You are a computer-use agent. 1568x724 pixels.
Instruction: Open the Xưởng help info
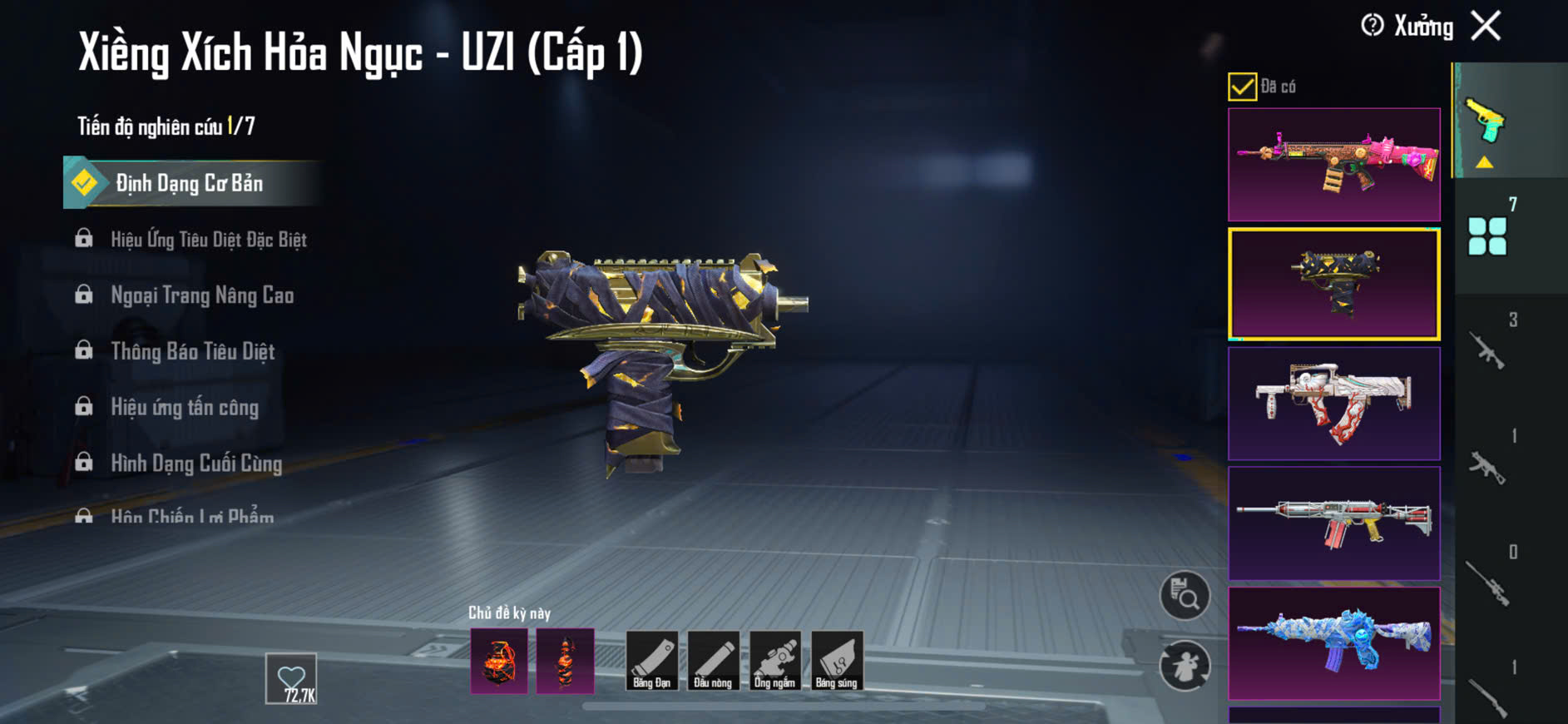pyautogui.click(x=1373, y=26)
